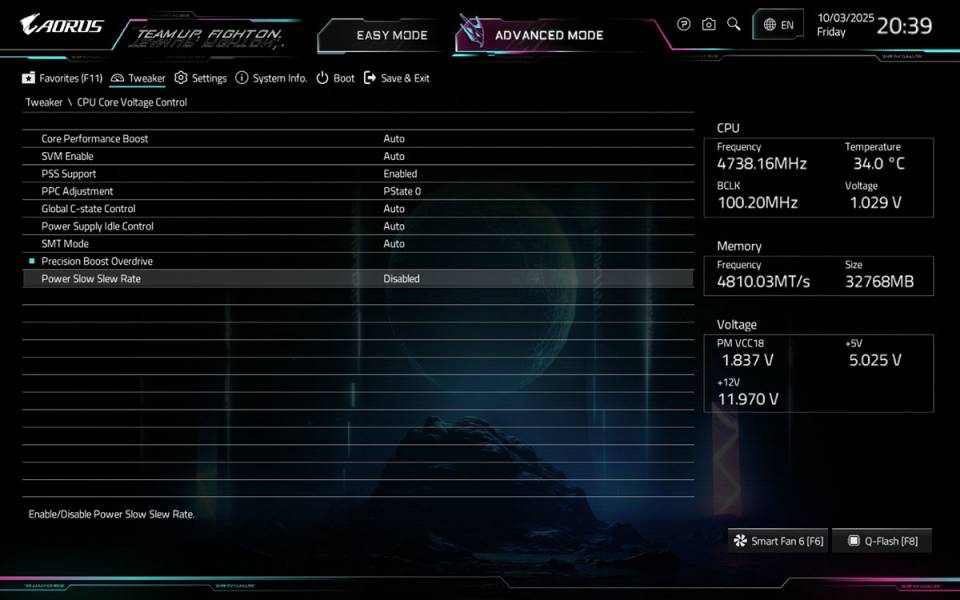Image resolution: width=960 pixels, height=600 pixels.
Task: Switch to Easy Mode
Action: point(391,35)
